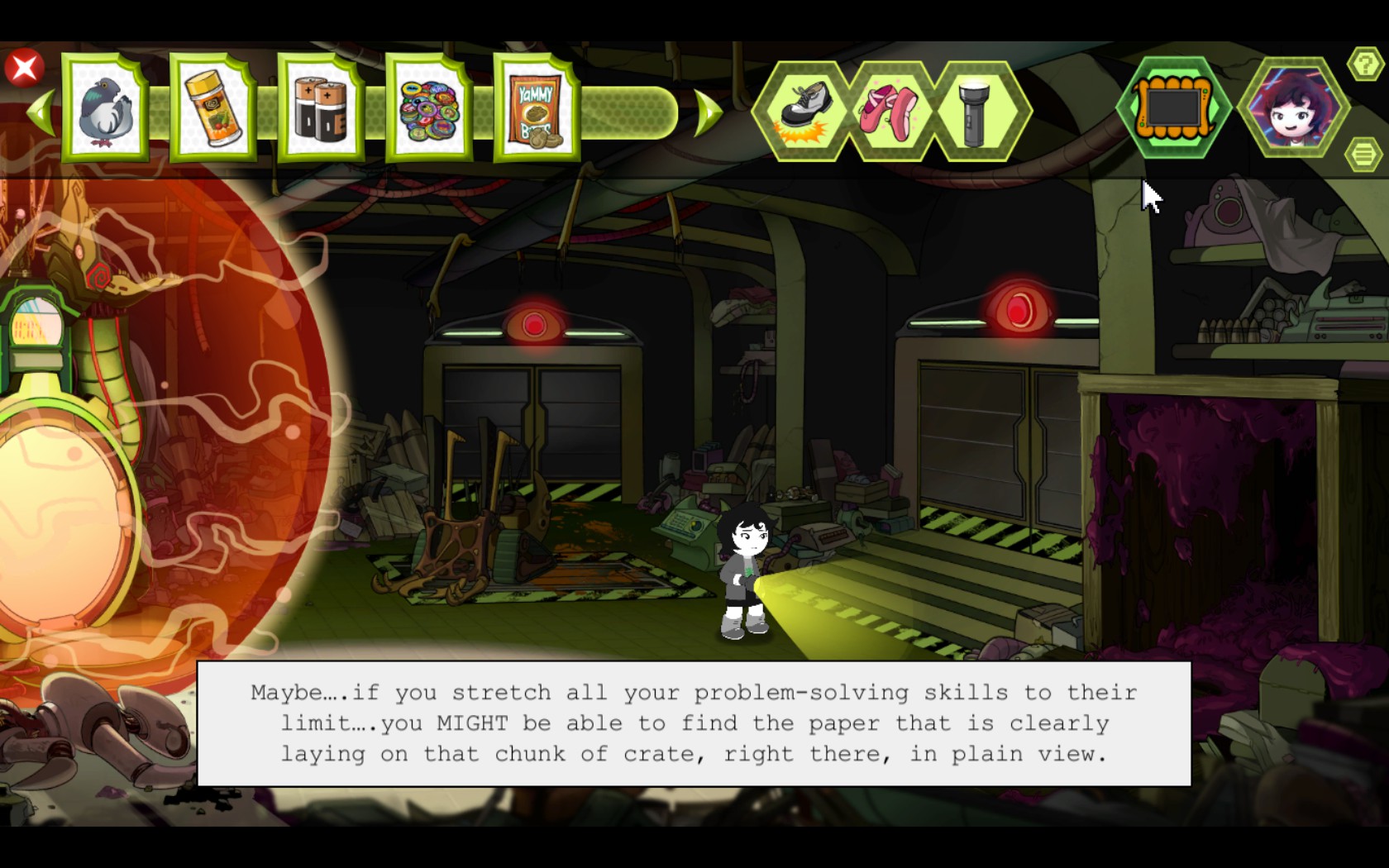Image resolution: width=1389 pixels, height=868 pixels.
Task: Click the right inventory scroll arrow
Action: [x=708, y=112]
